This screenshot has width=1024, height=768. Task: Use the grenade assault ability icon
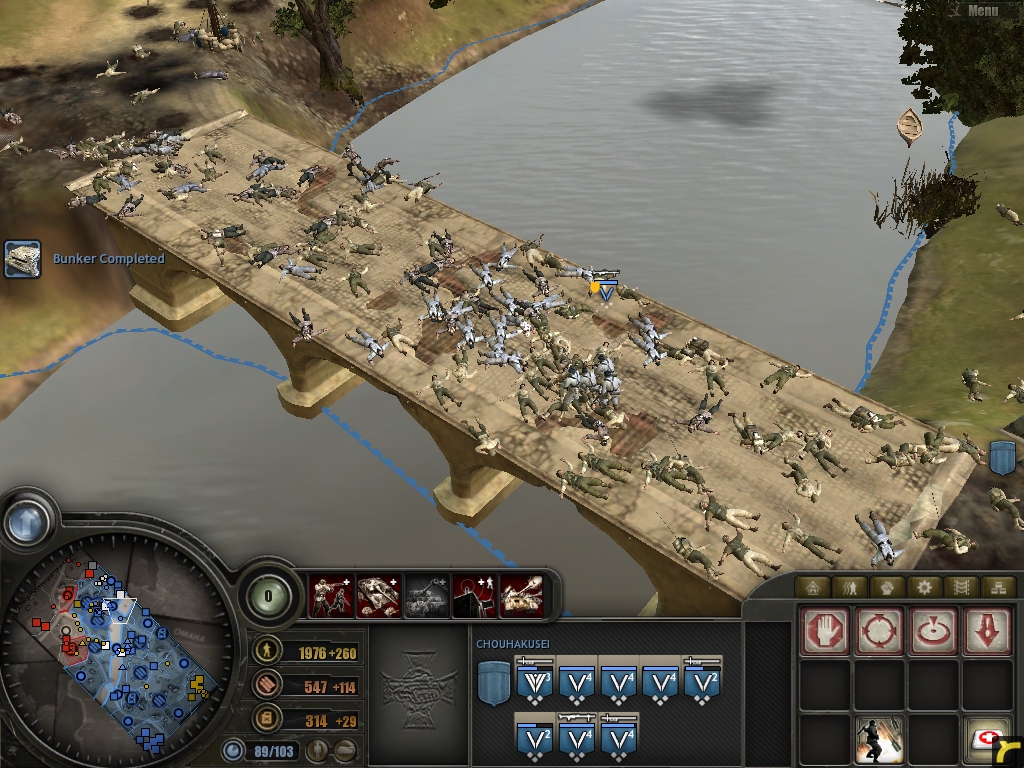(879, 740)
